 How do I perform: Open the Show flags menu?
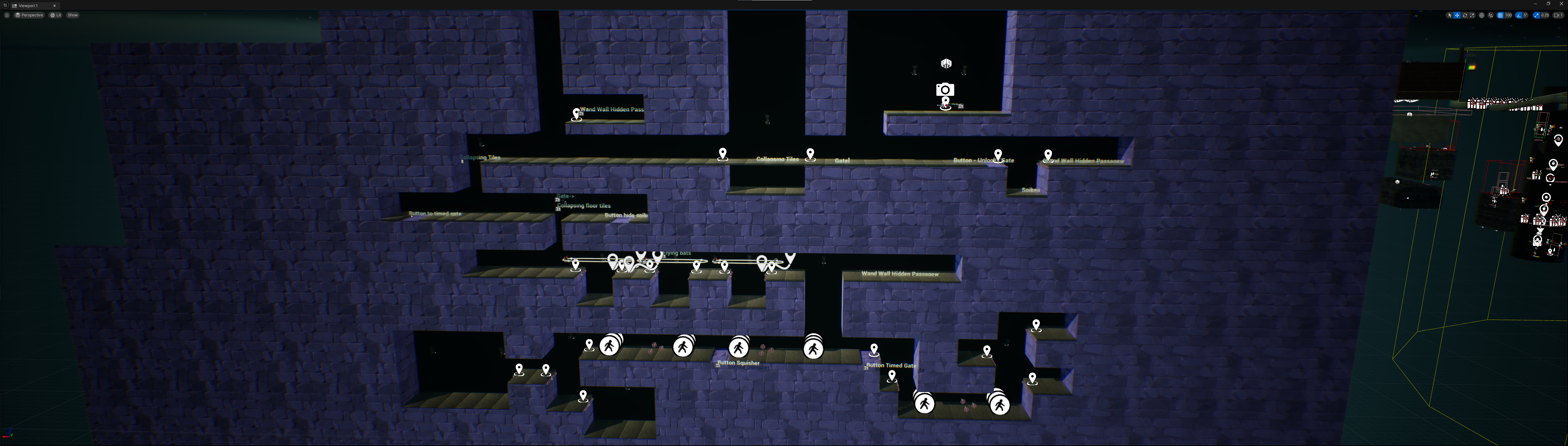[x=73, y=15]
